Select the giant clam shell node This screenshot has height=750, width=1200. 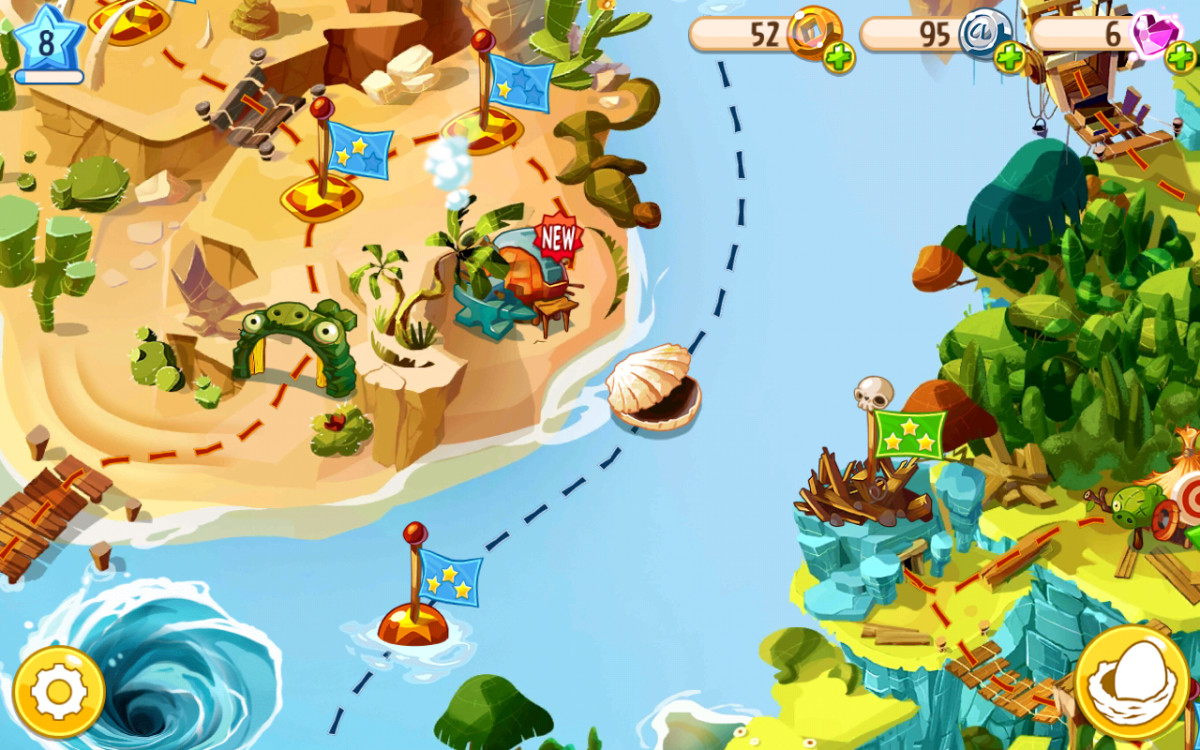[x=653, y=387]
